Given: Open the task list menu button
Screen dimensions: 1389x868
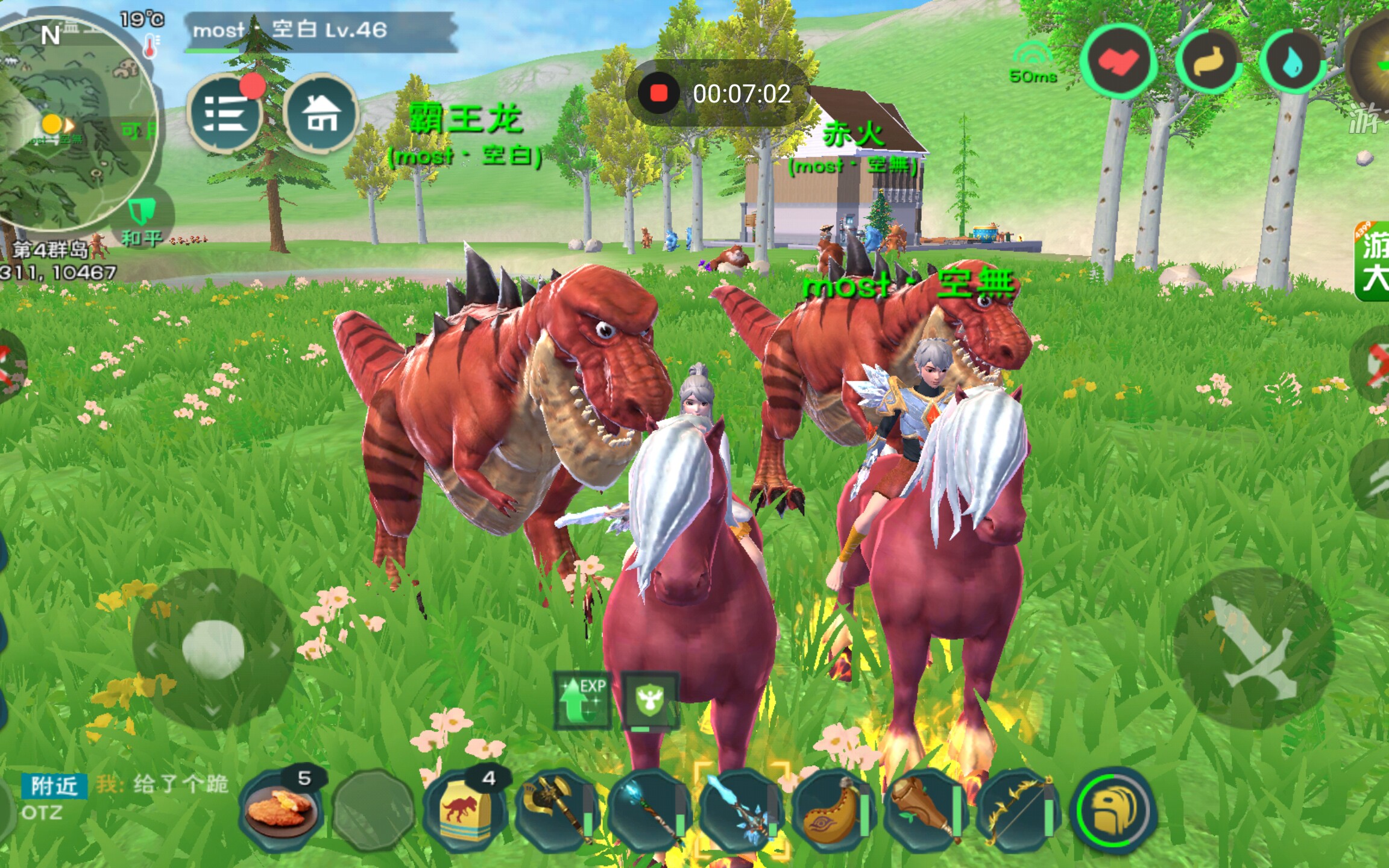Looking at the screenshot, I should (224, 113).
